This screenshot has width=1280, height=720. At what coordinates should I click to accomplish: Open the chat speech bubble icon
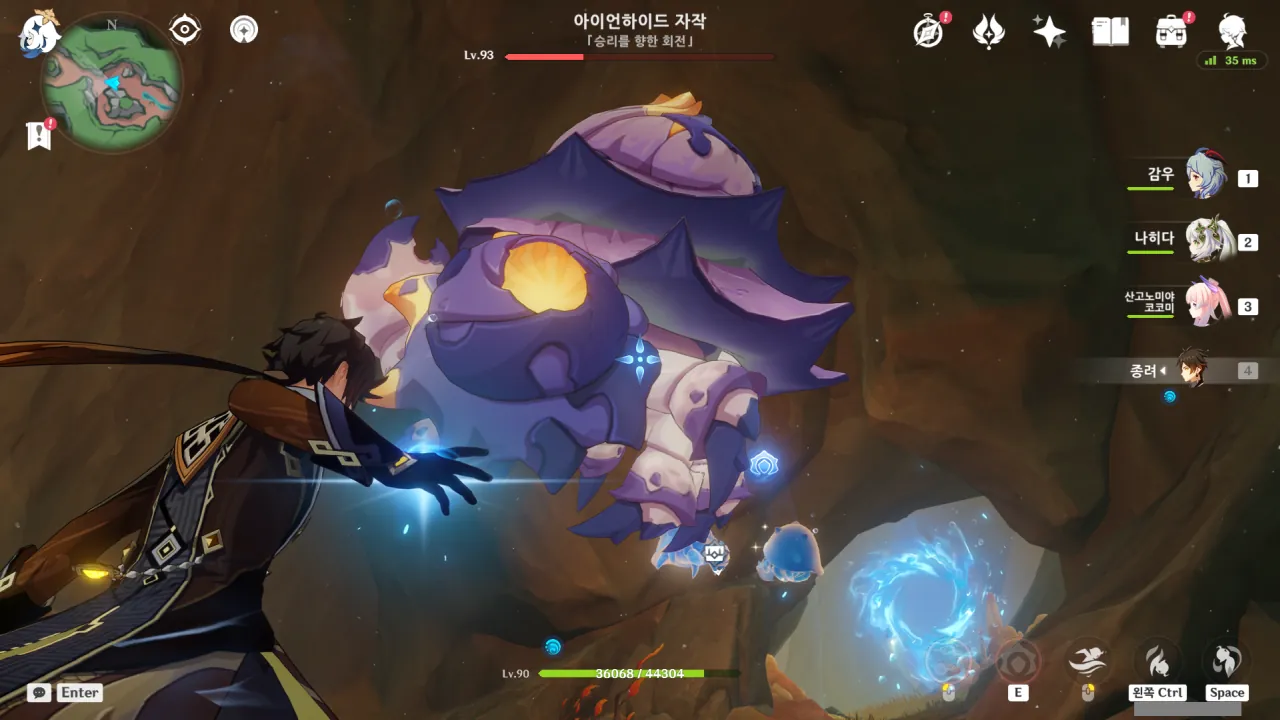tap(39, 692)
